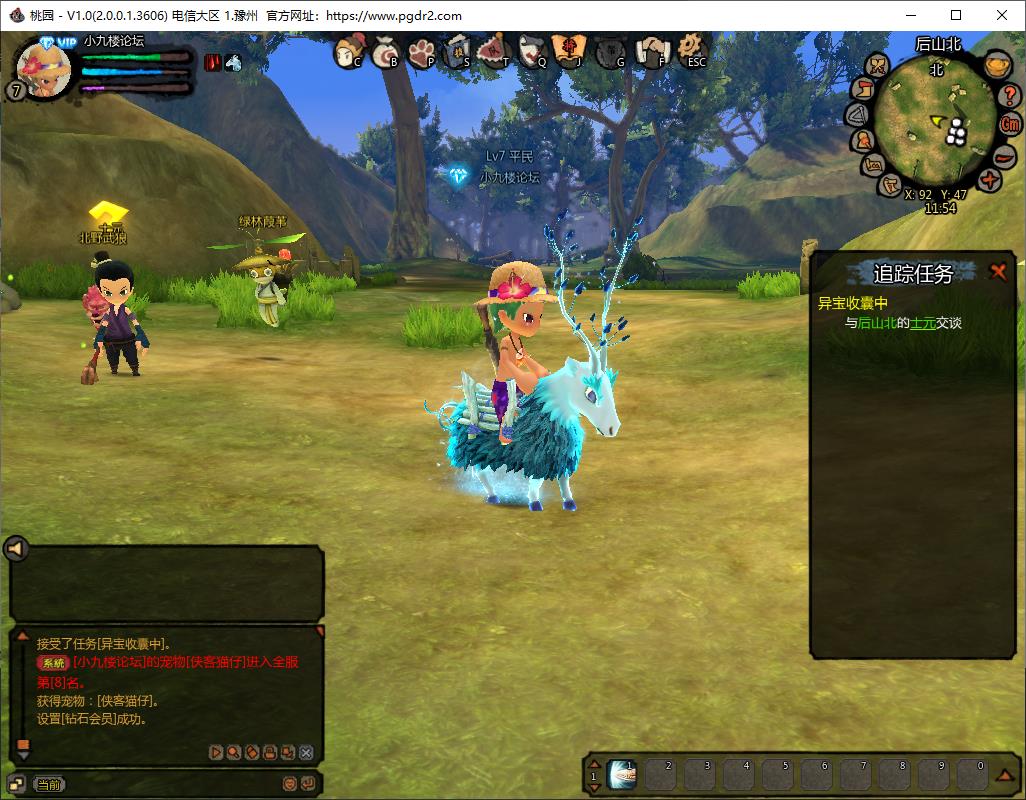This screenshot has height=800, width=1026.
Task: Toggle the speaker horn button above chat
Action: pyautogui.click(x=16, y=548)
